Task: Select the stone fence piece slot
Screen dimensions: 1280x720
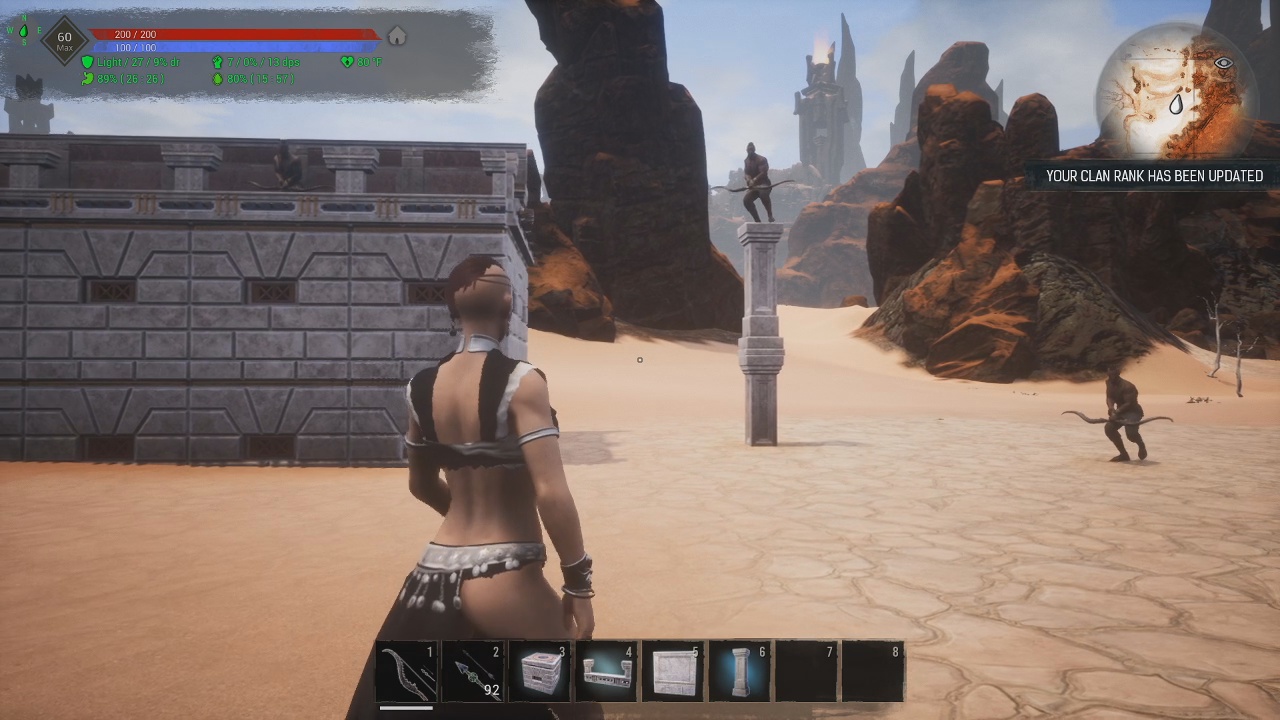Action: (607, 672)
